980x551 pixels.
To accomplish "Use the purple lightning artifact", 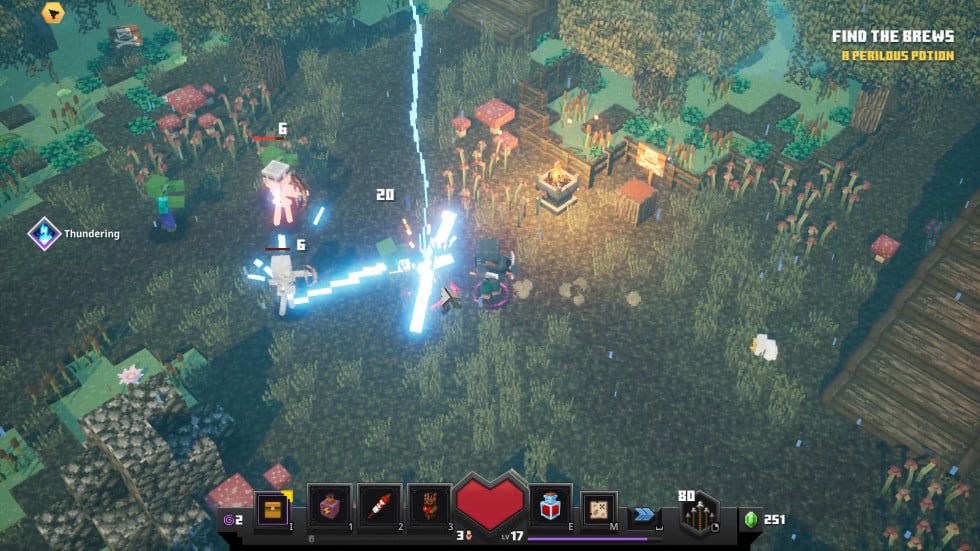I will (x=329, y=506).
